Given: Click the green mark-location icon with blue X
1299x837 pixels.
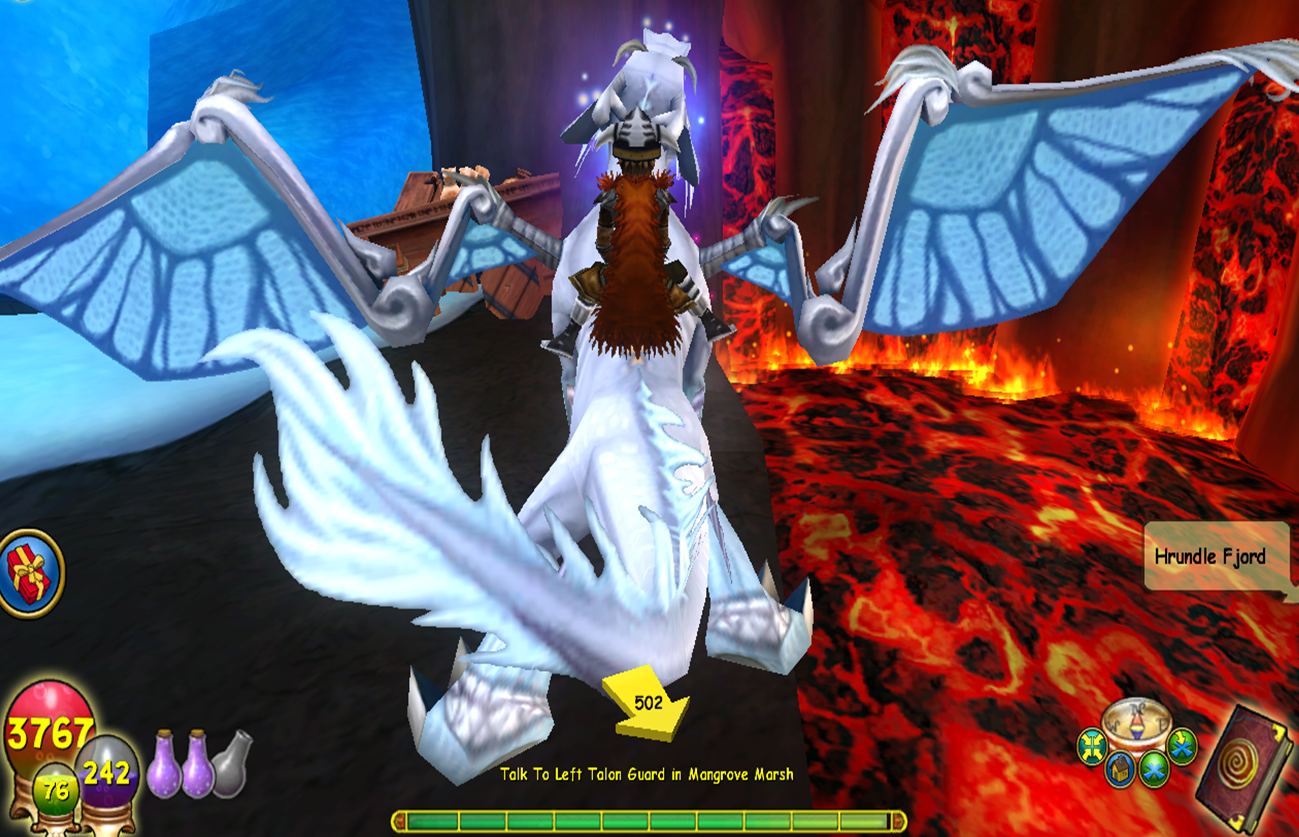Looking at the screenshot, I should [x=1153, y=768].
